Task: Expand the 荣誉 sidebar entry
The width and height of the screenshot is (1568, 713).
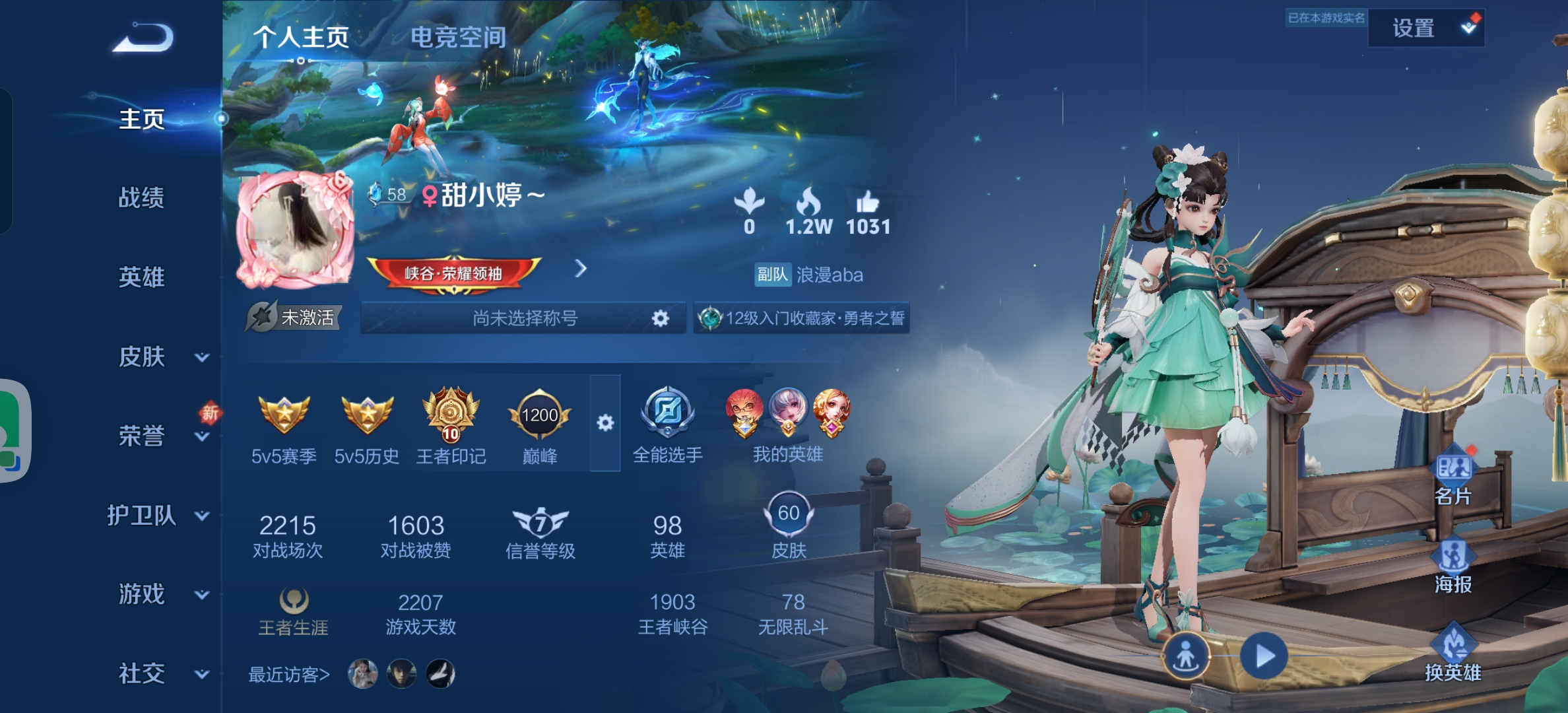Action: 158,436
